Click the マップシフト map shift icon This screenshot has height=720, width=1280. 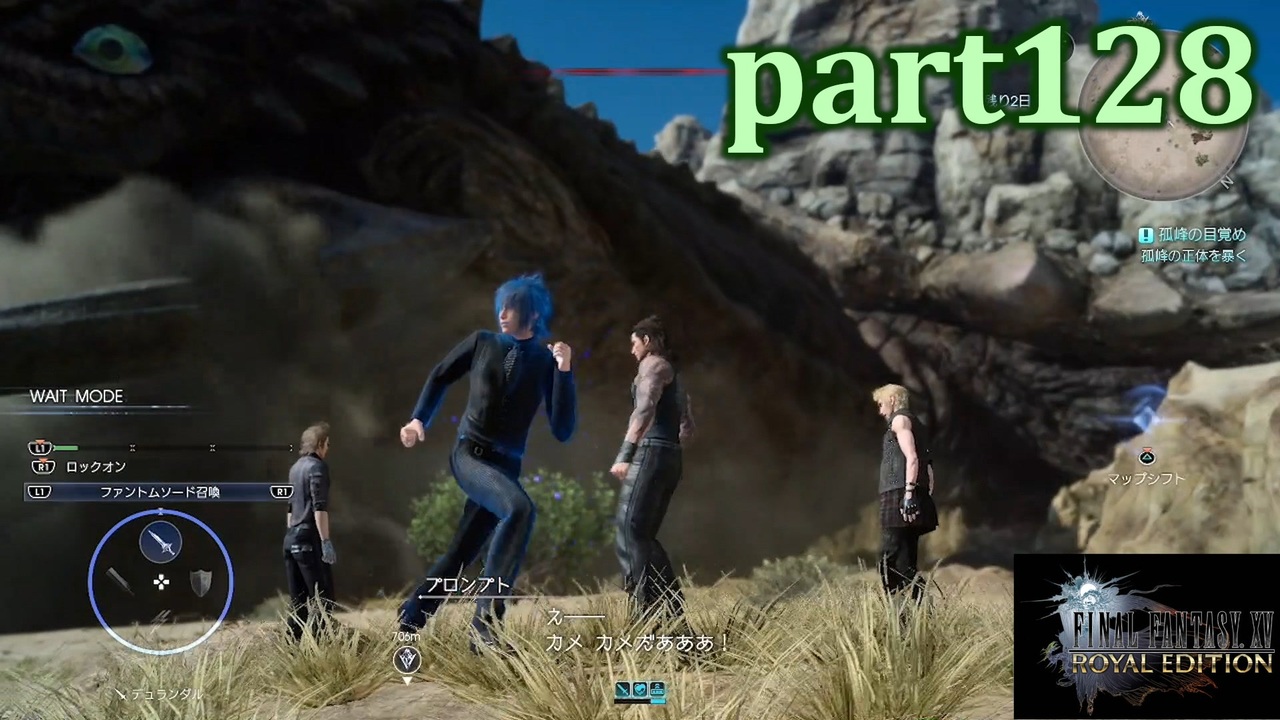pyautogui.click(x=1147, y=457)
